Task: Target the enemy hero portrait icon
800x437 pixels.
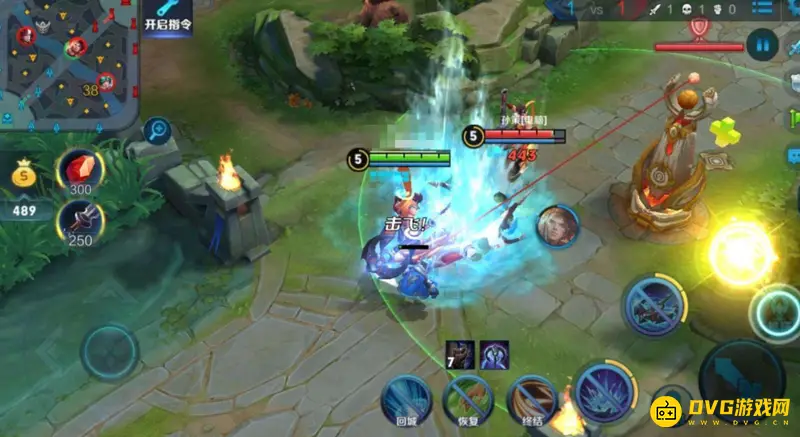Action: point(556,226)
